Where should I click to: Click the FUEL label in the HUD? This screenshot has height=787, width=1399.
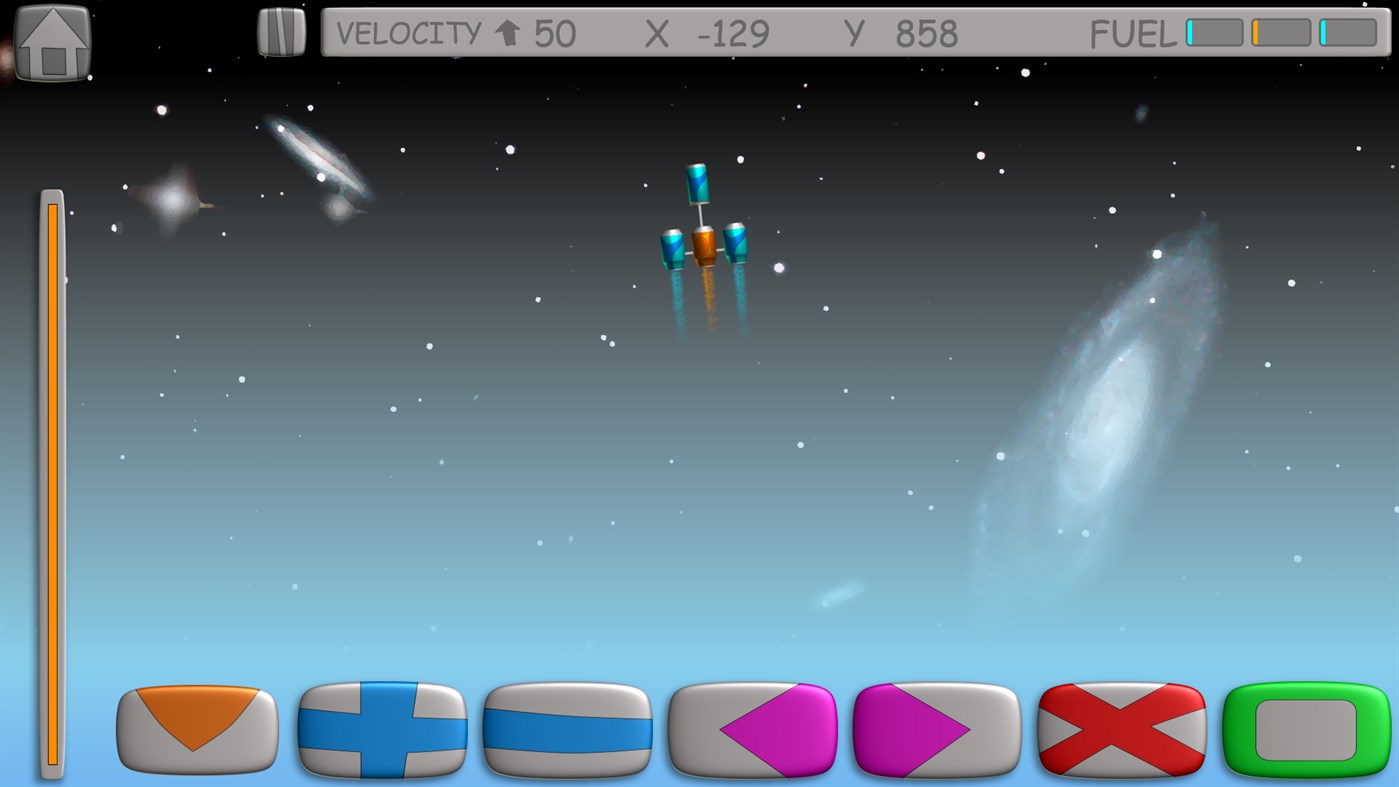[1133, 33]
